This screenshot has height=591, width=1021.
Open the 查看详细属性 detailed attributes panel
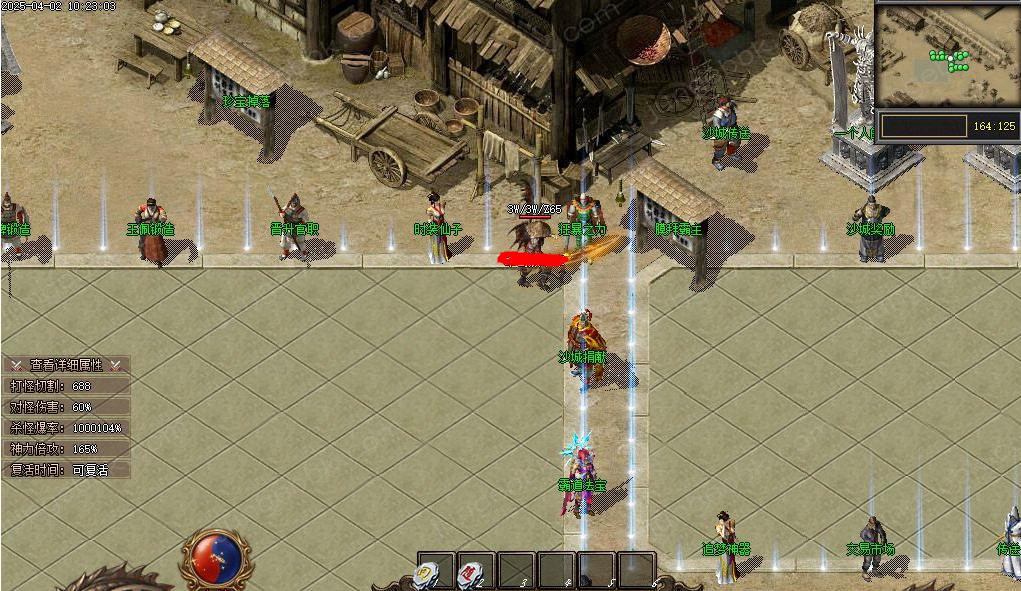(x=66, y=365)
